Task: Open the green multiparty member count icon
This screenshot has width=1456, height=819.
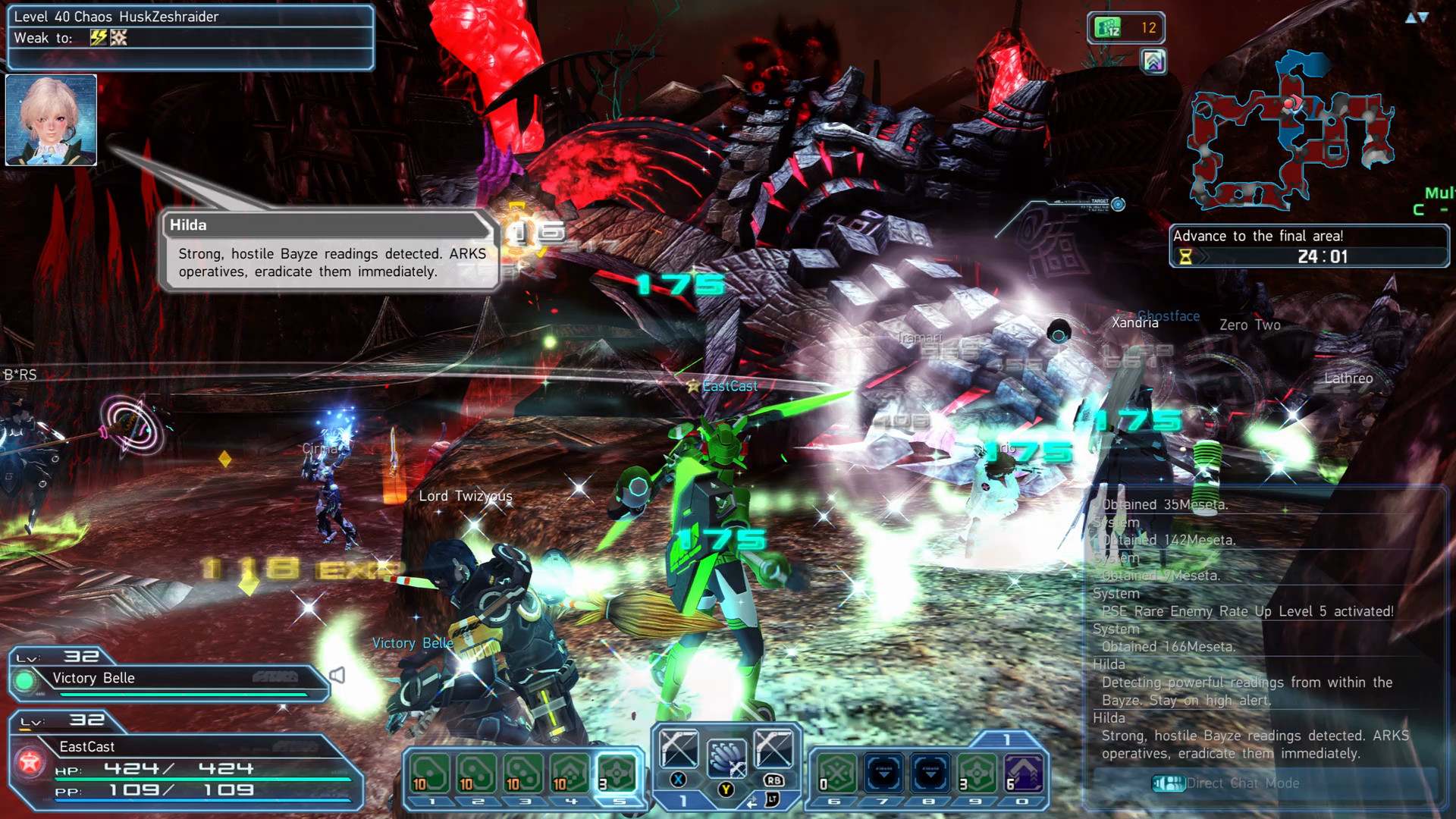Action: click(1109, 28)
